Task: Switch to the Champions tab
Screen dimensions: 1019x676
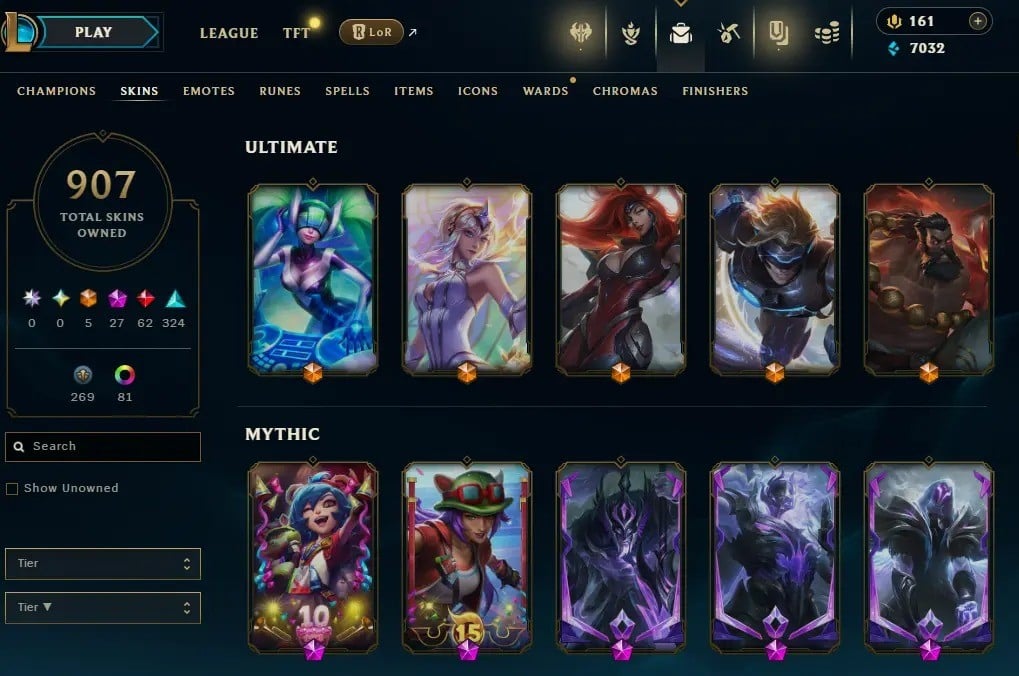Action: click(57, 91)
